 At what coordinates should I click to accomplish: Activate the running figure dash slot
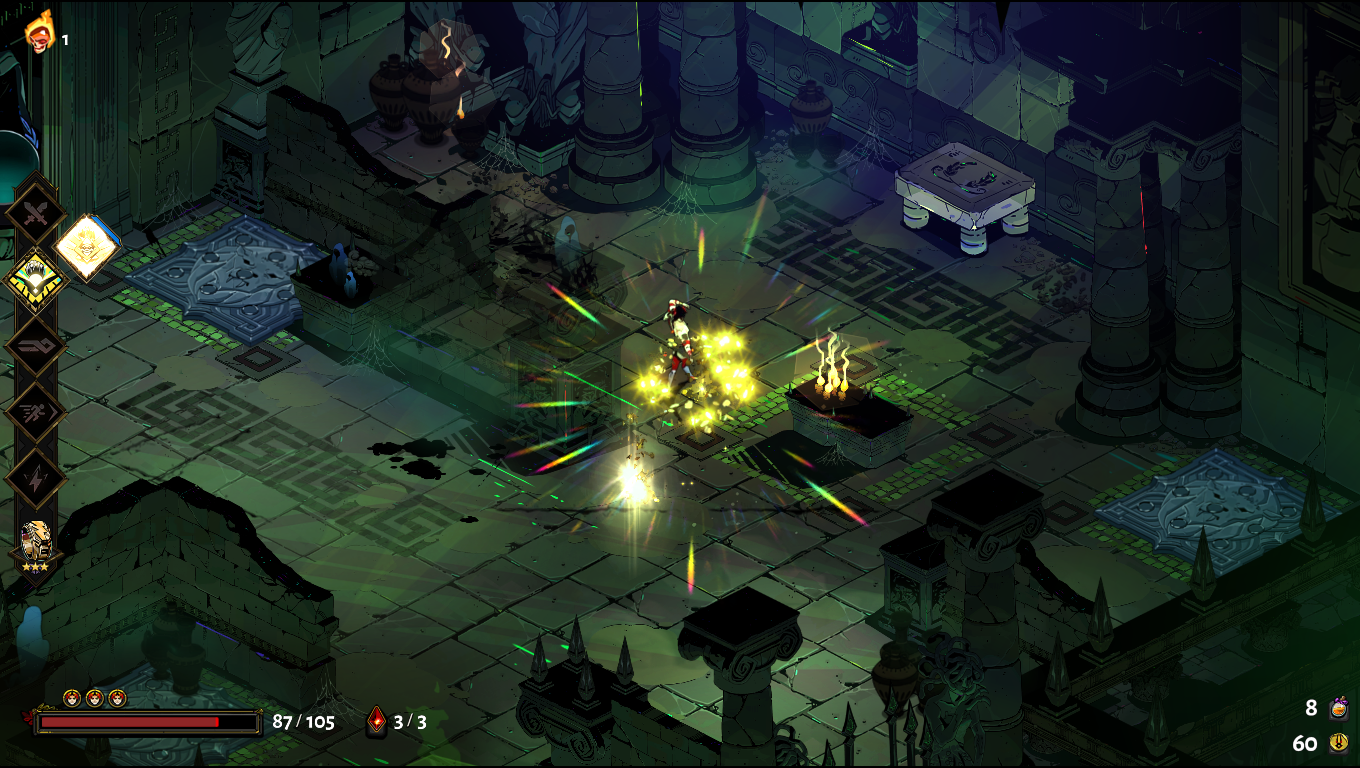(35, 412)
